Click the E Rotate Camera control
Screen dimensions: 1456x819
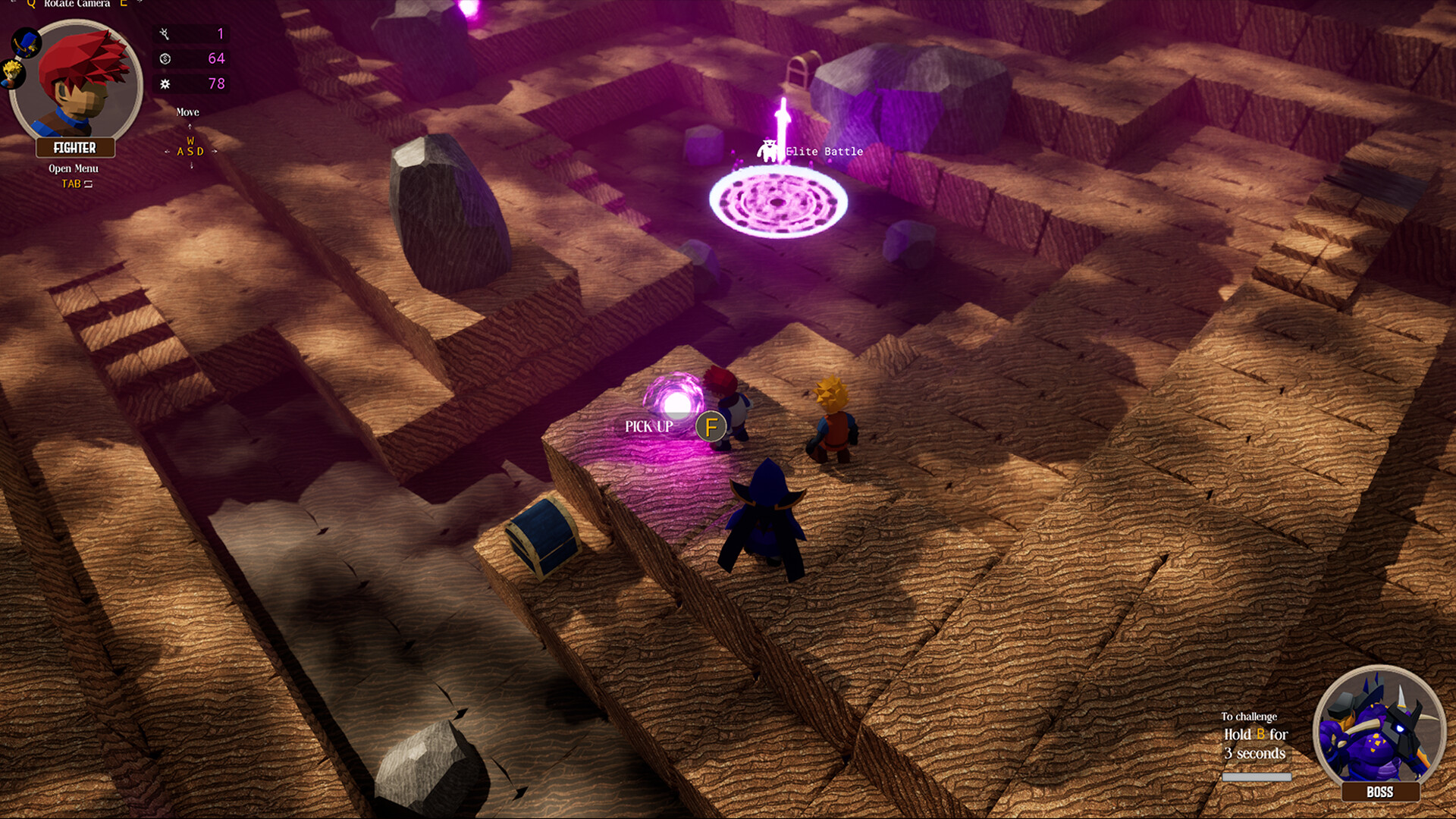click(x=124, y=4)
